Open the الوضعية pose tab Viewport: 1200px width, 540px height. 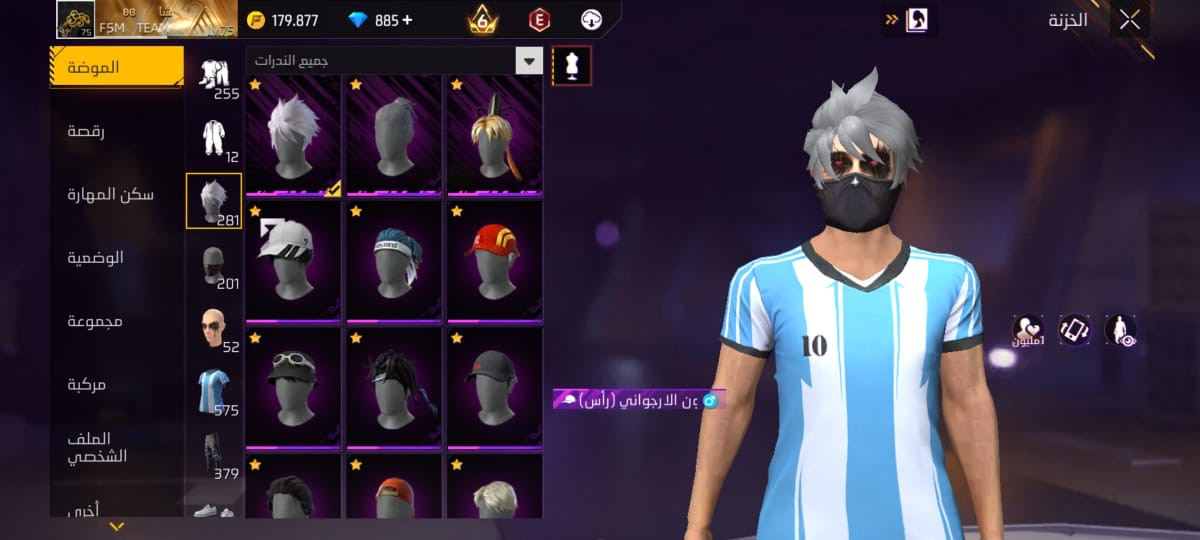[x=95, y=257]
